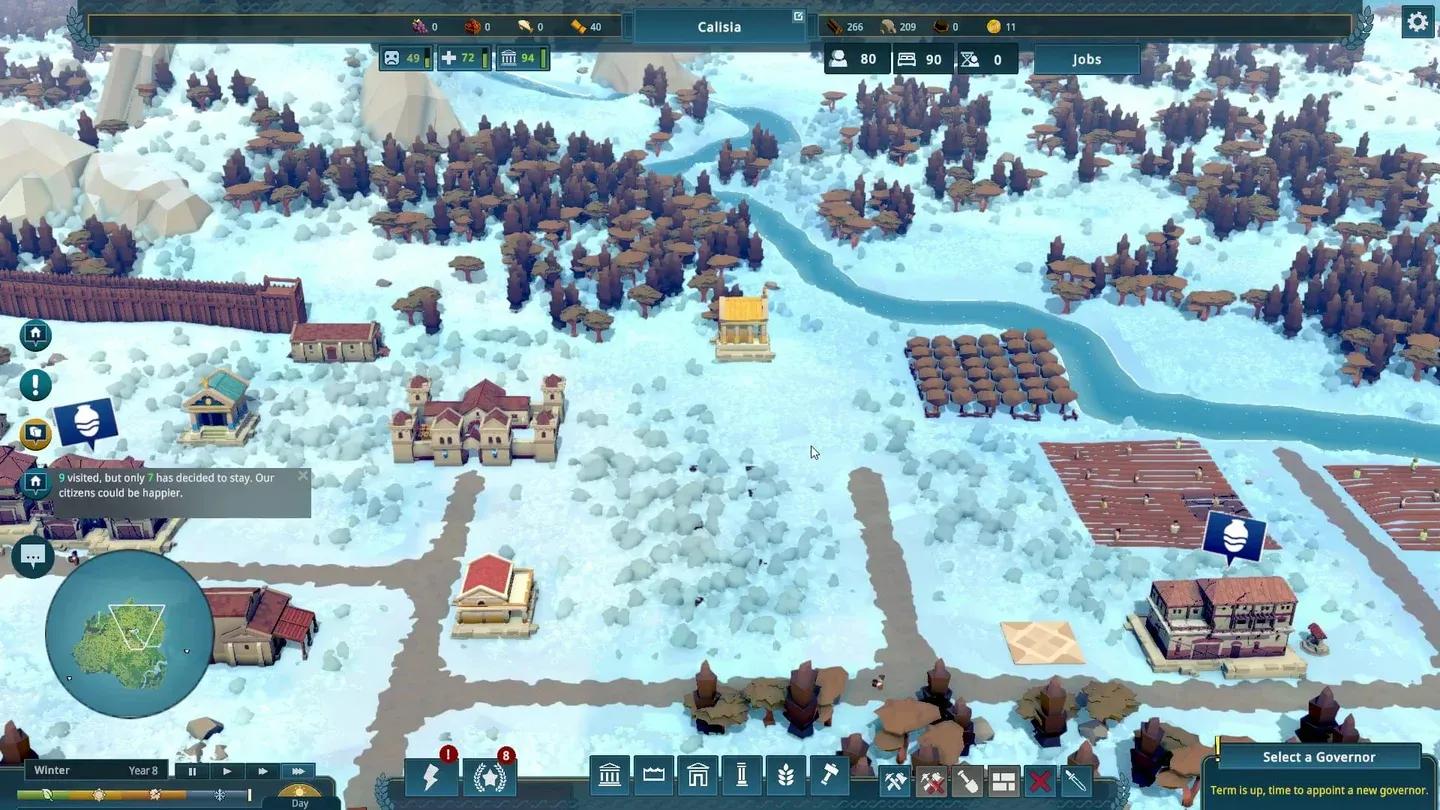Open the settings gear menu
The width and height of the screenshot is (1440, 810).
[1418, 22]
